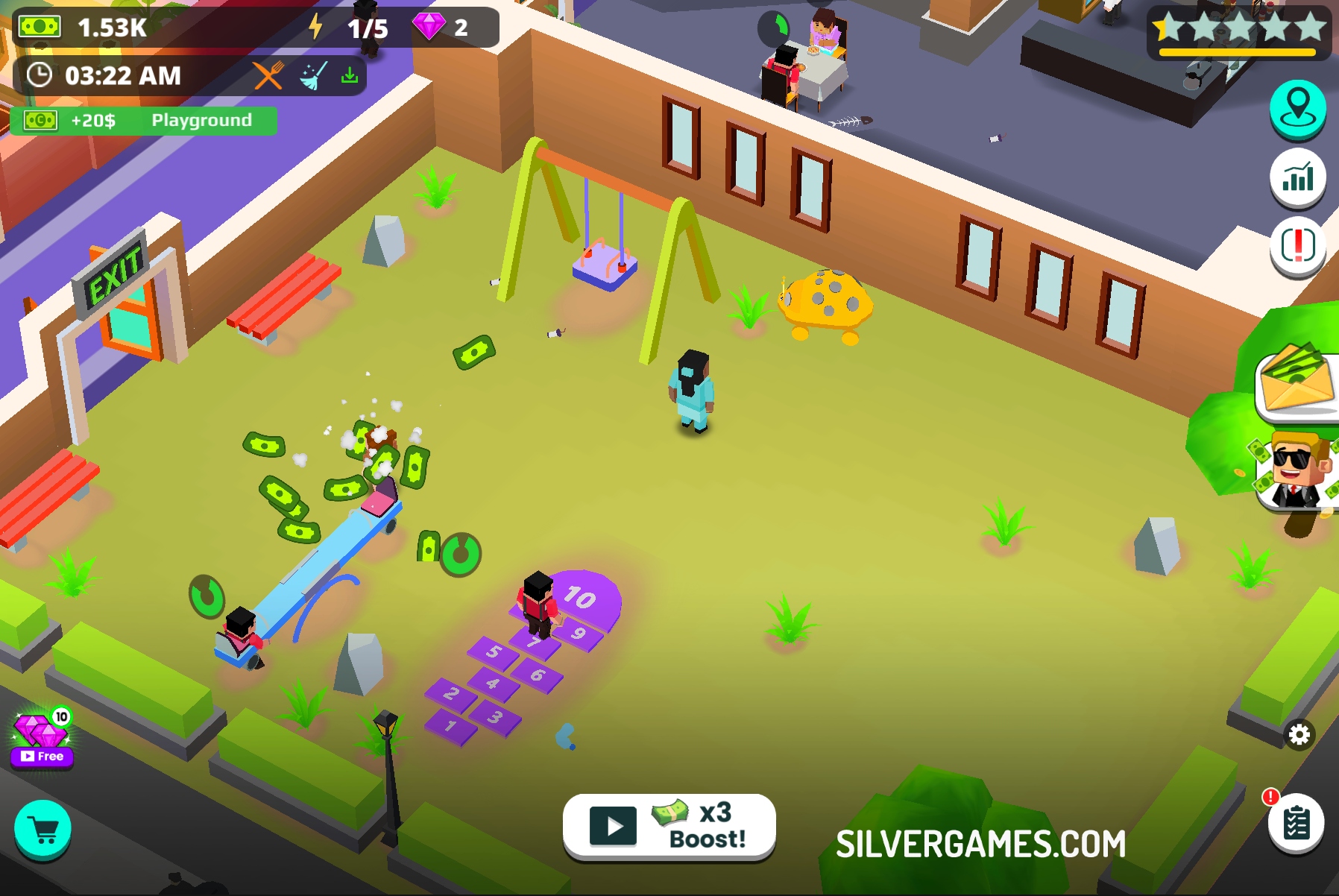The width and height of the screenshot is (1339, 896).
Task: Open the gear settings menu
Action: tap(1299, 735)
